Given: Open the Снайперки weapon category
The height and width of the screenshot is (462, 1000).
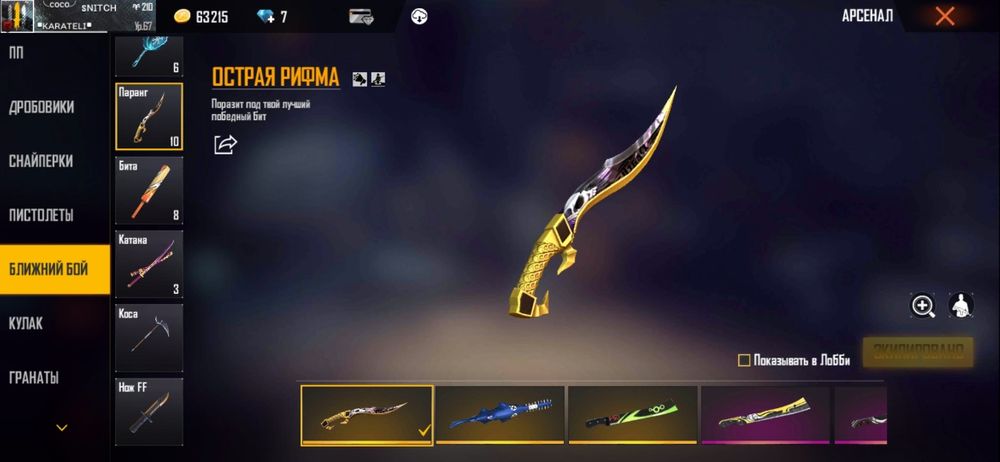Looking at the screenshot, I should (42, 161).
